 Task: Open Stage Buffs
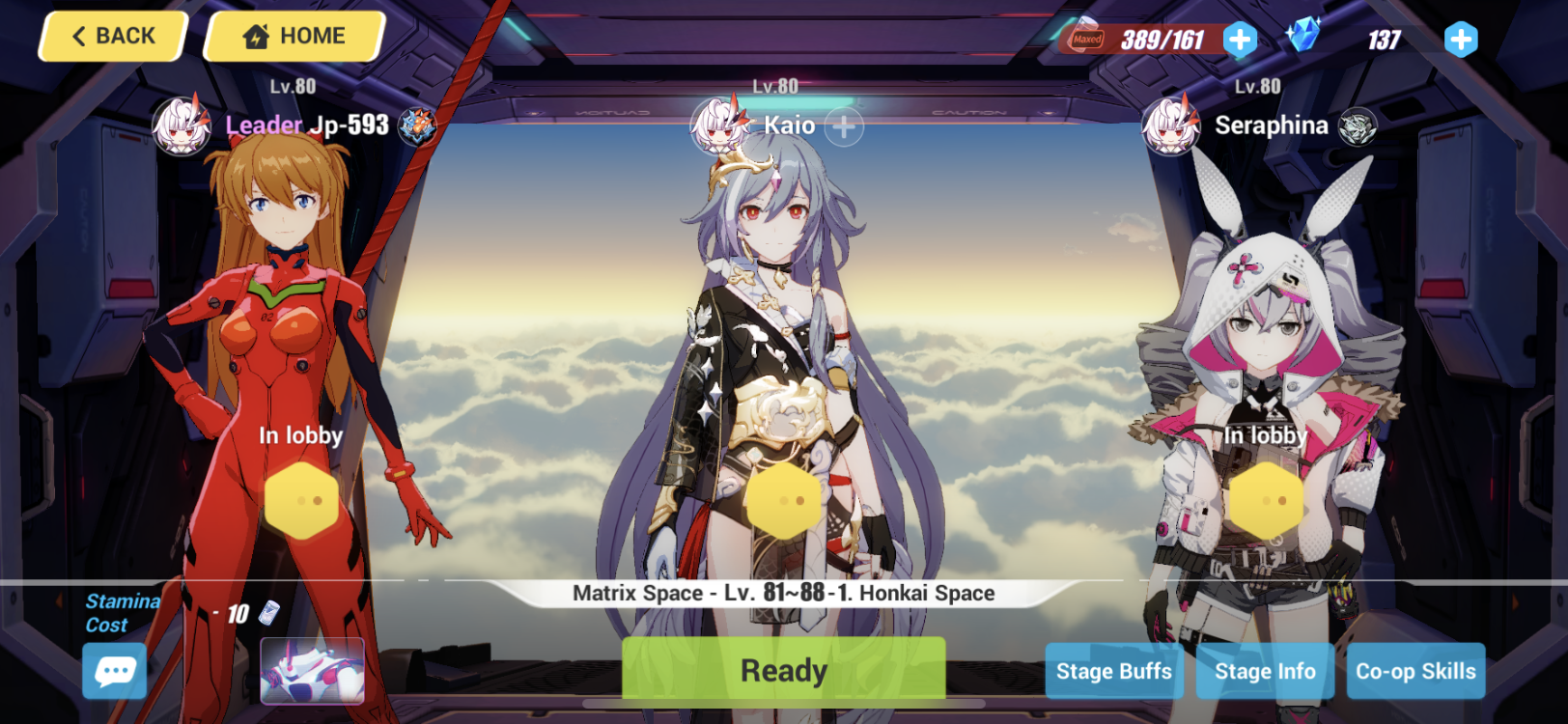pos(1113,671)
